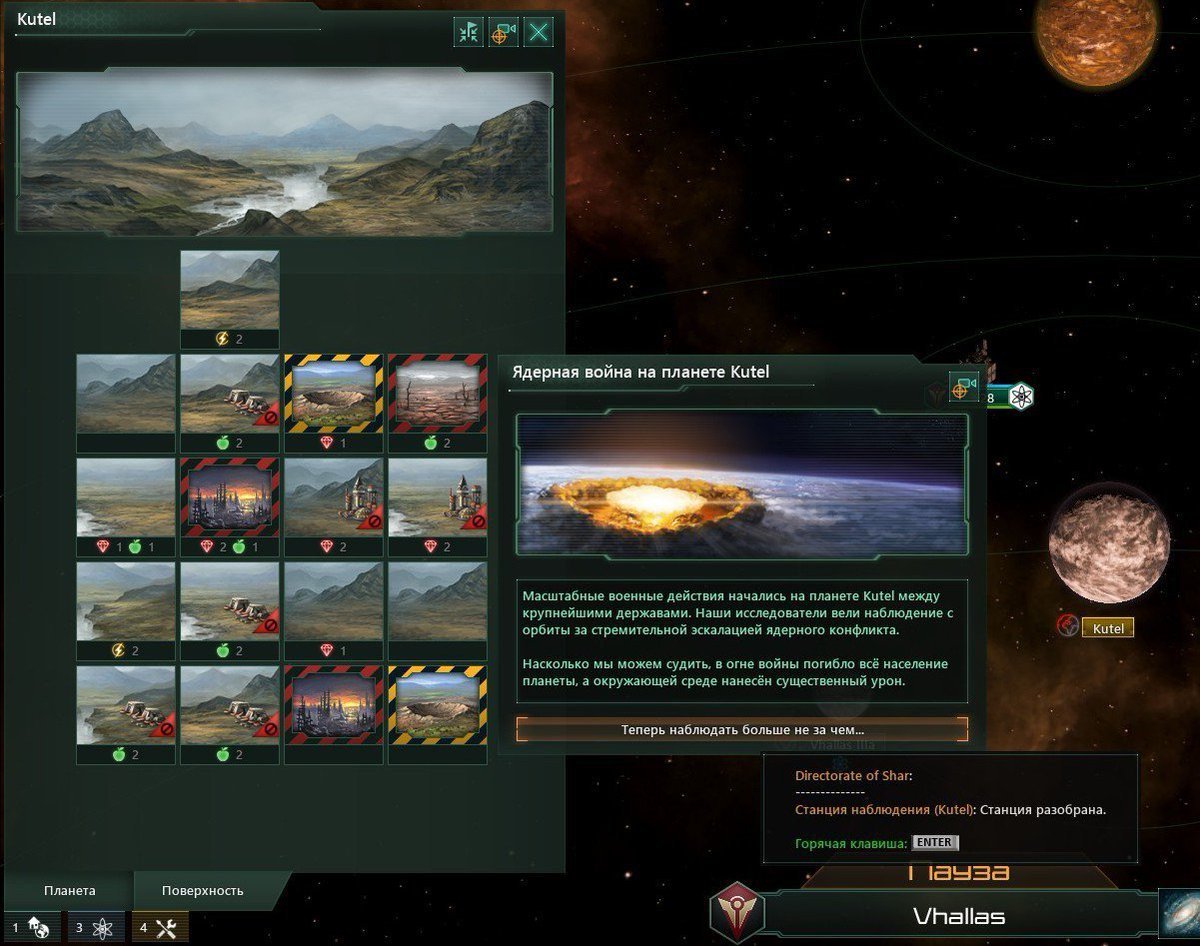Select the lone top surface tile with 2 energy
The height and width of the screenshot is (946, 1200).
(229, 298)
